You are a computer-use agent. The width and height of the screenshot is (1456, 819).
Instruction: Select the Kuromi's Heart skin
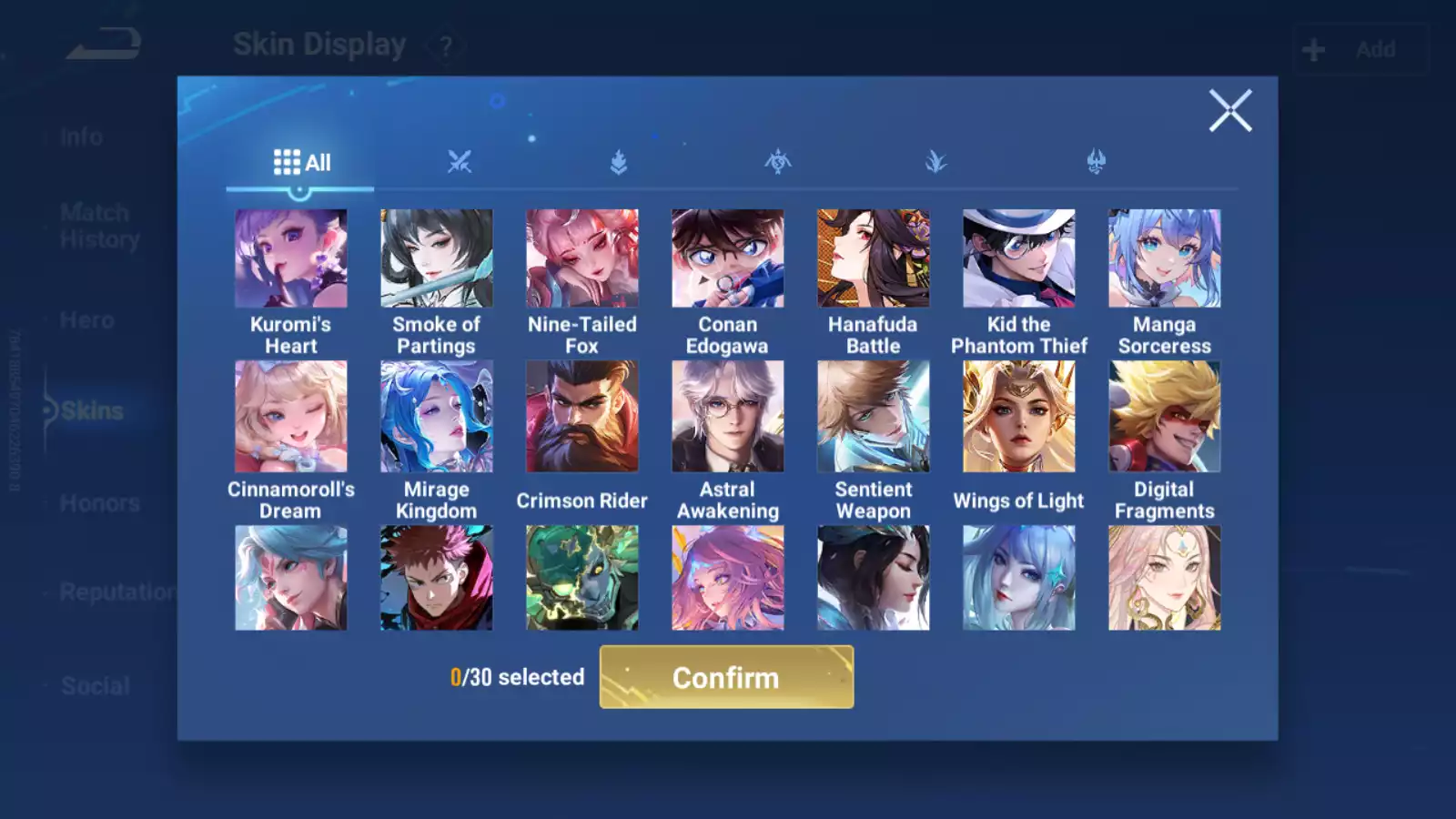[x=290, y=258]
